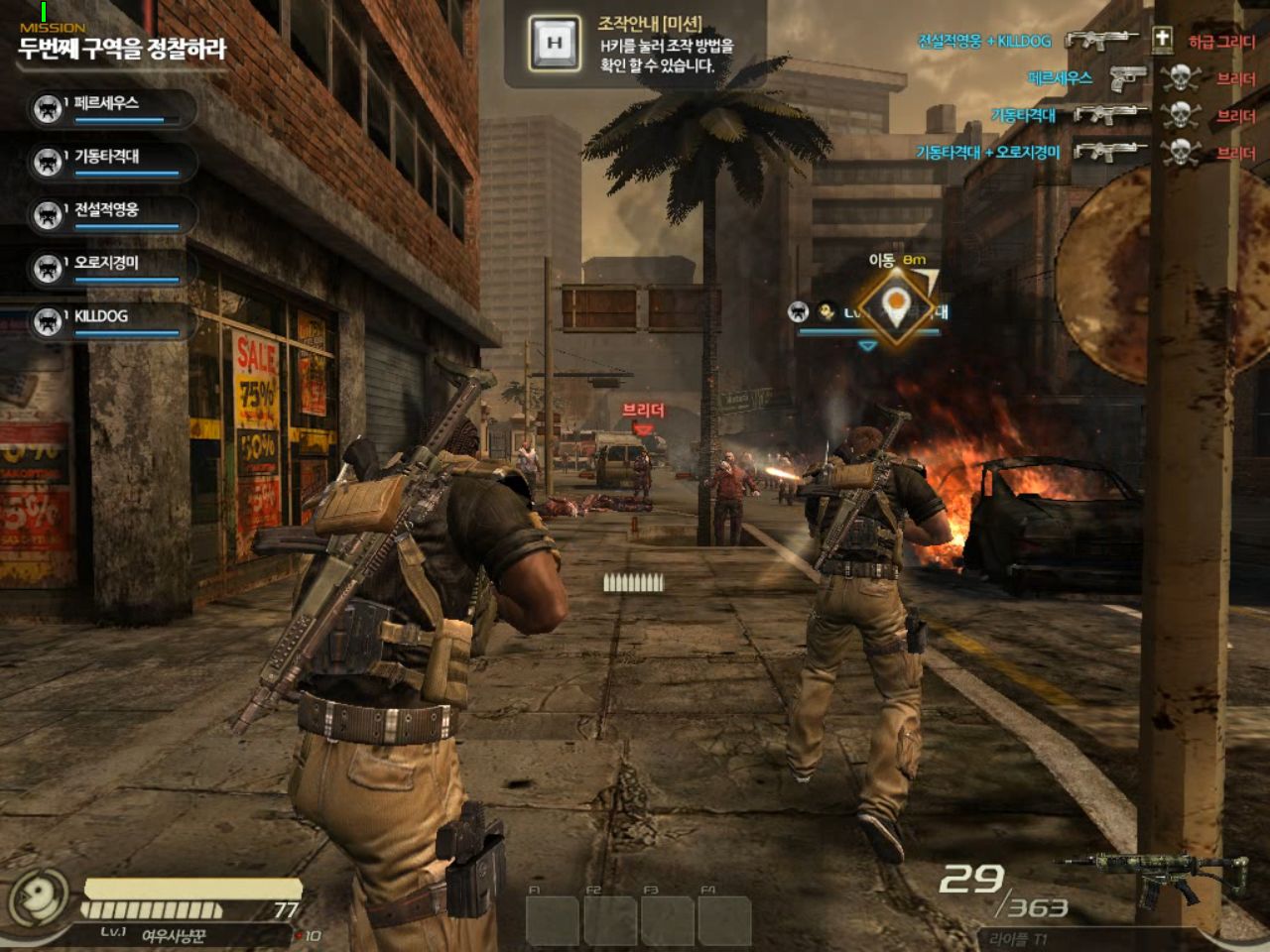Open the 조작안내 controls guide panel
Image resolution: width=1270 pixels, height=952 pixels.
[633, 45]
